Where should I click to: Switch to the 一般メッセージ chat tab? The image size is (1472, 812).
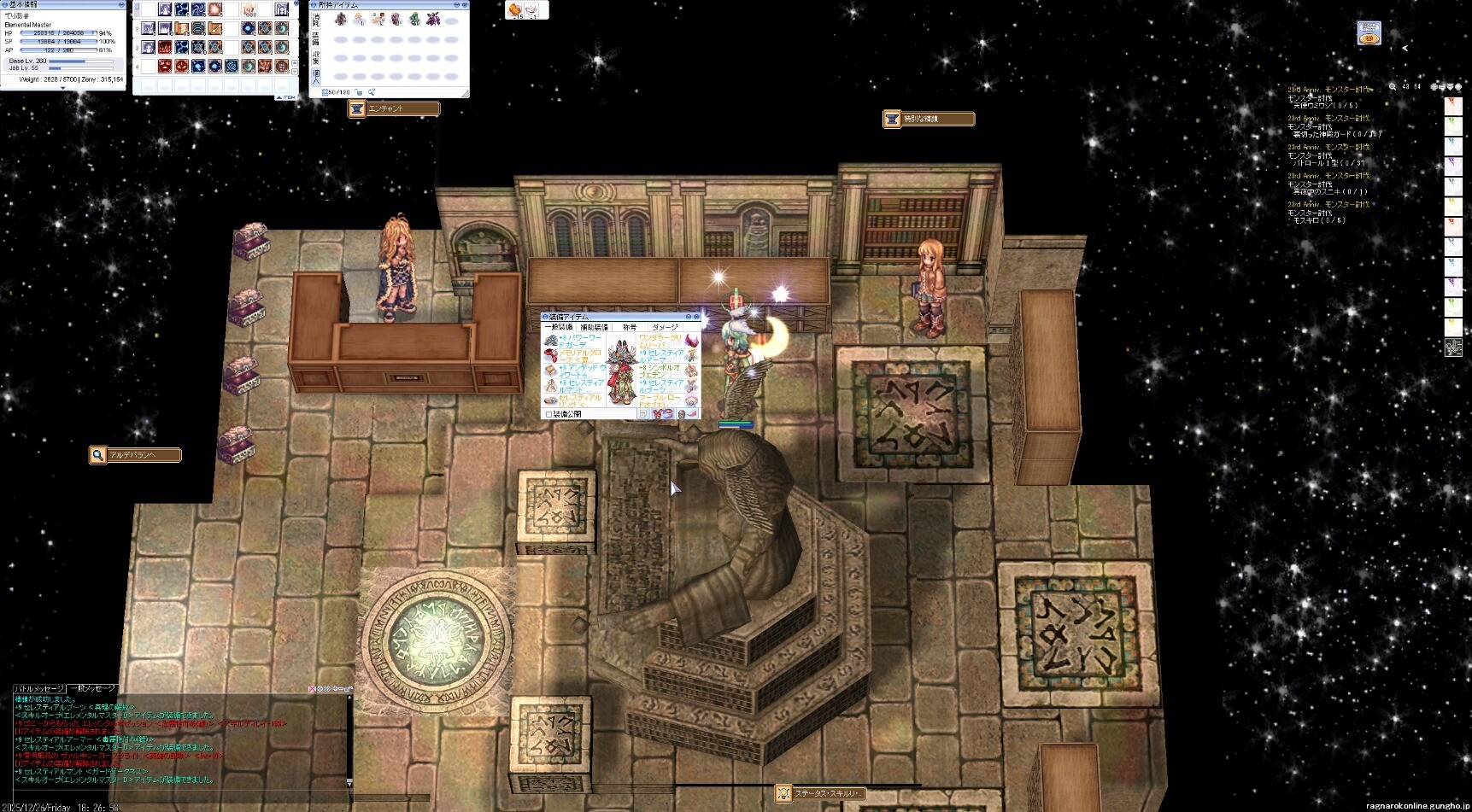[x=91, y=688]
